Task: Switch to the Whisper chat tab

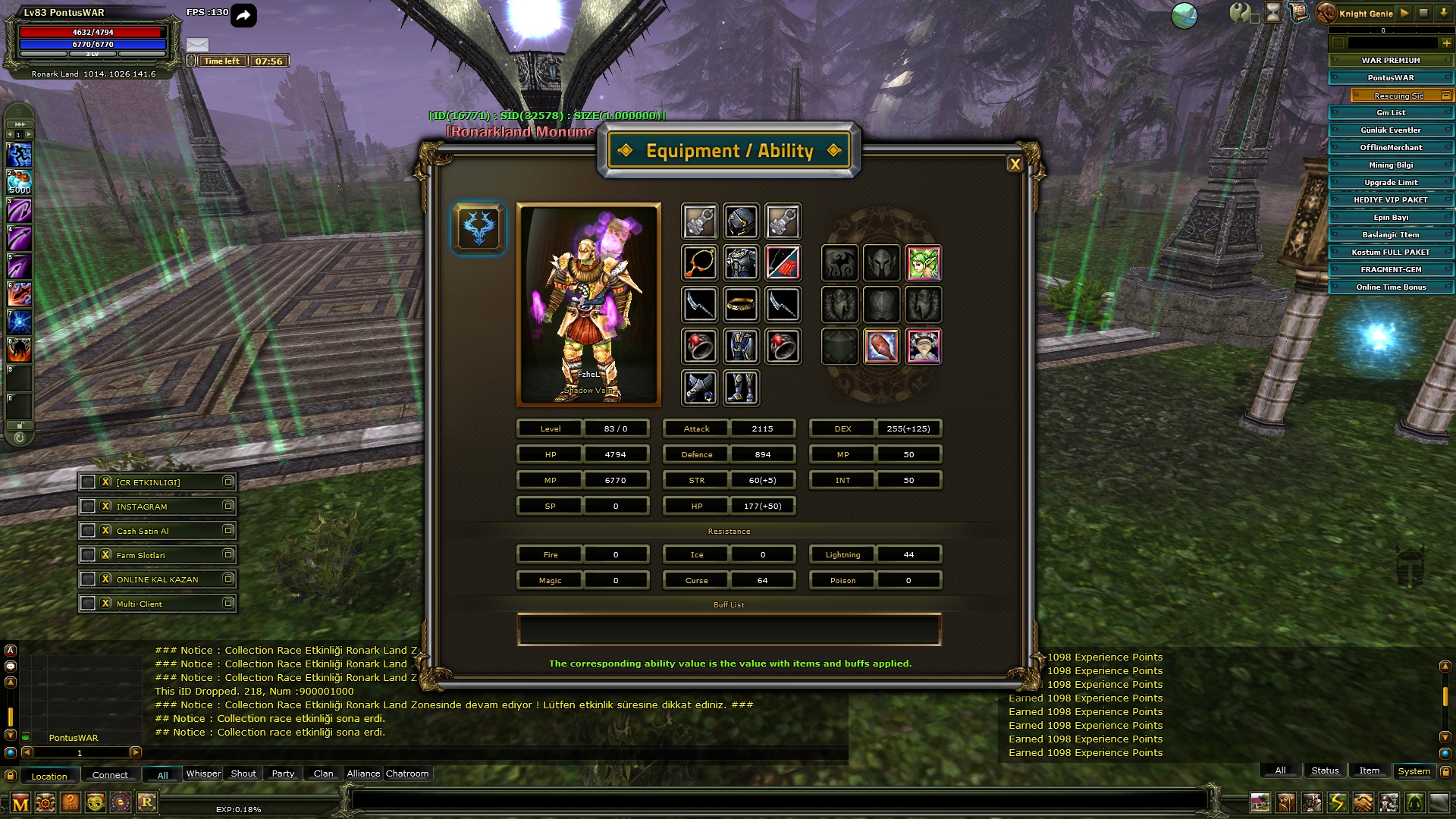Action: (x=203, y=773)
